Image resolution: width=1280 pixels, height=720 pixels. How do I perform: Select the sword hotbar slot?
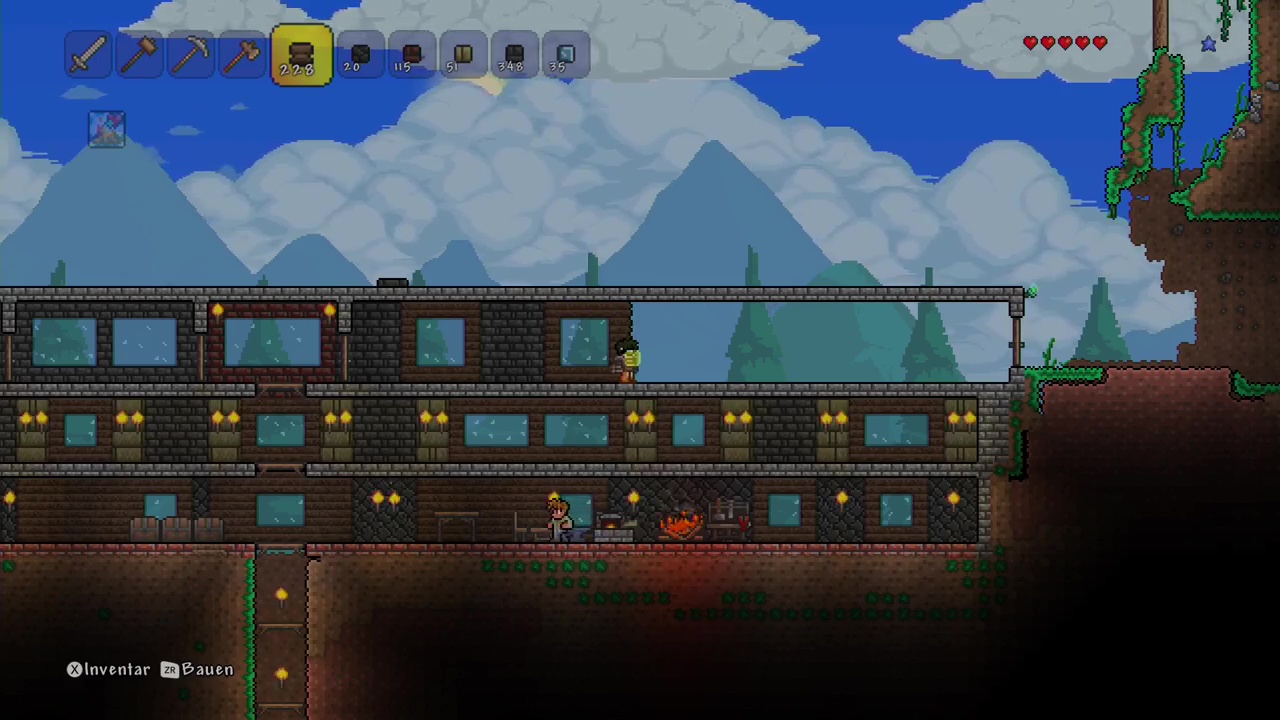click(88, 55)
